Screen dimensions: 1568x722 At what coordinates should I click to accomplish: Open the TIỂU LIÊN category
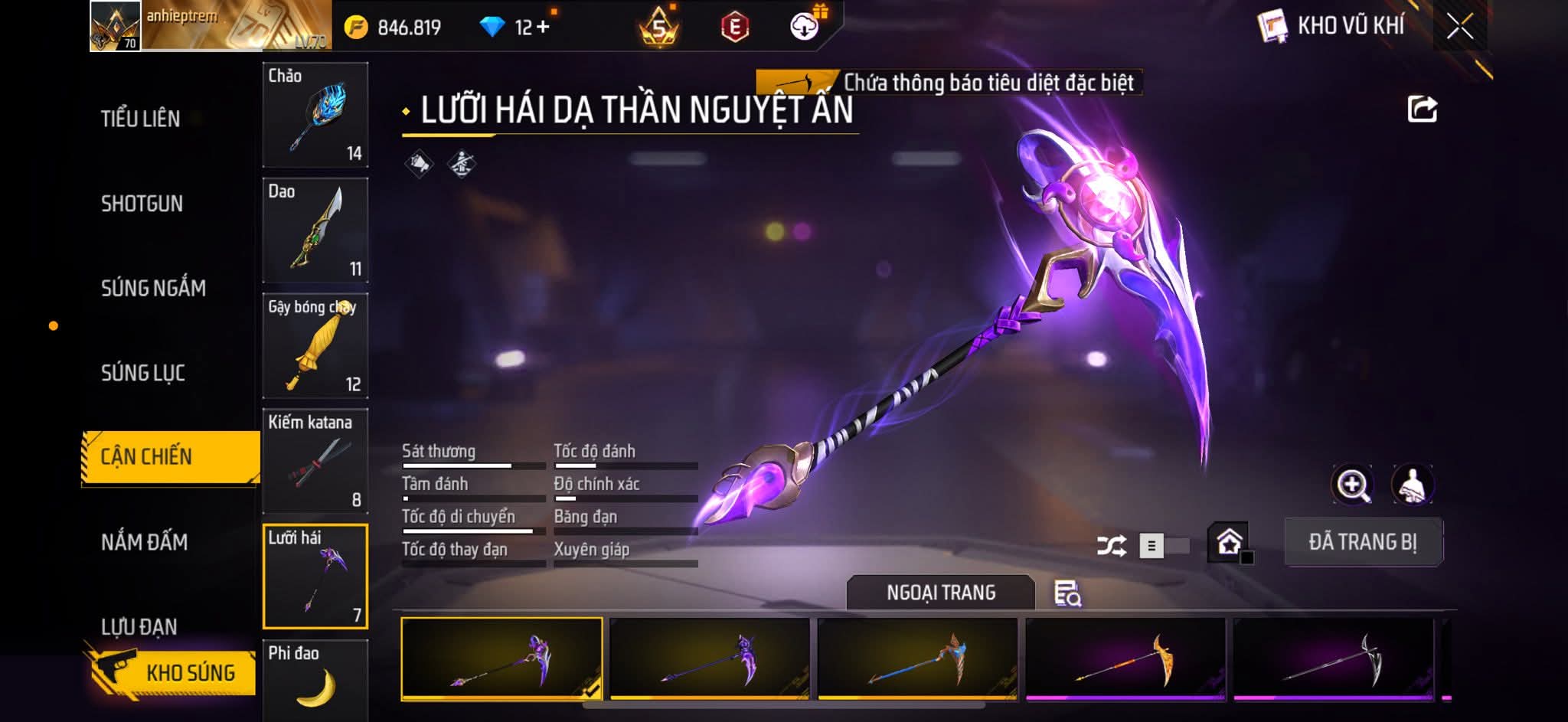pos(140,119)
